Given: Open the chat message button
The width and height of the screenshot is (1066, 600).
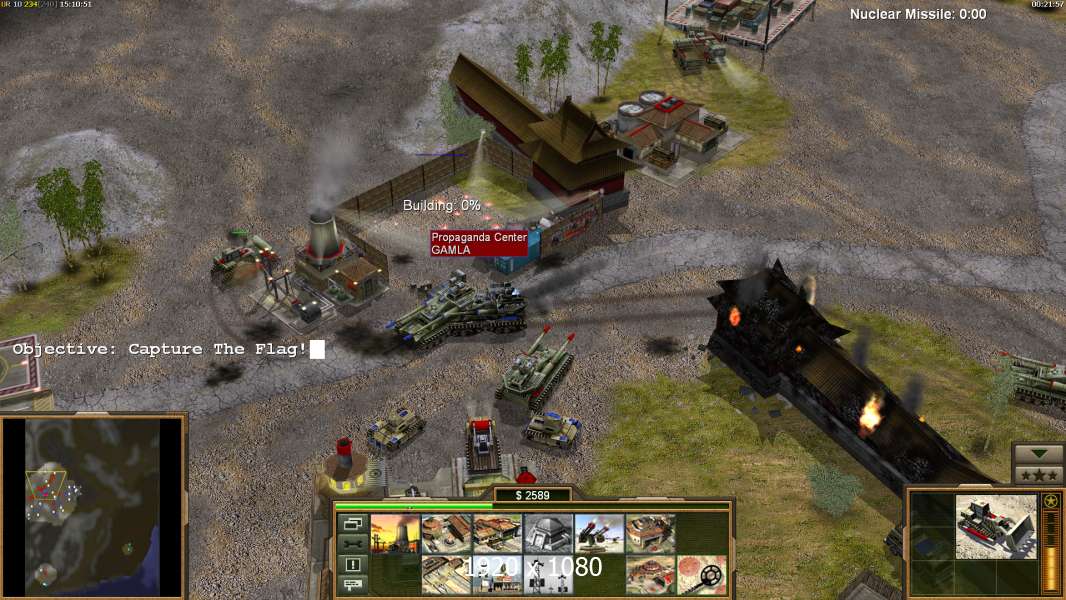Looking at the screenshot, I should (x=352, y=584).
